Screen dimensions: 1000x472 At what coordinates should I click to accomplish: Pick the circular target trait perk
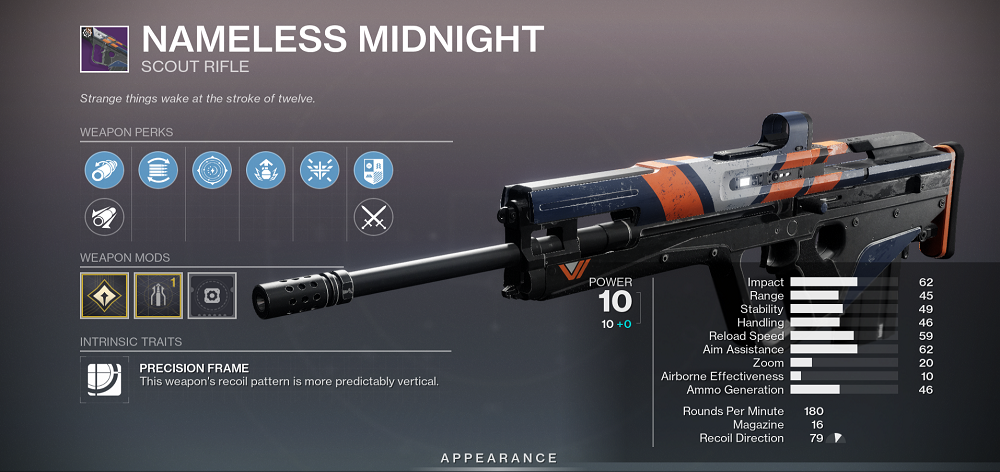point(212,169)
